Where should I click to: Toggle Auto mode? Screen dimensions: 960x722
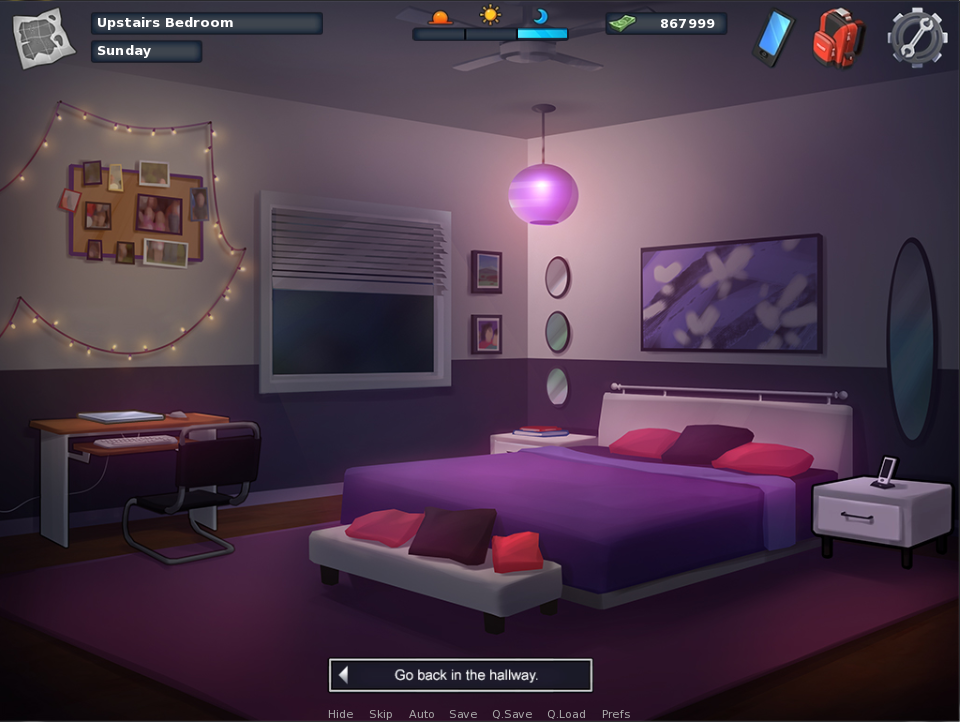coord(422,714)
